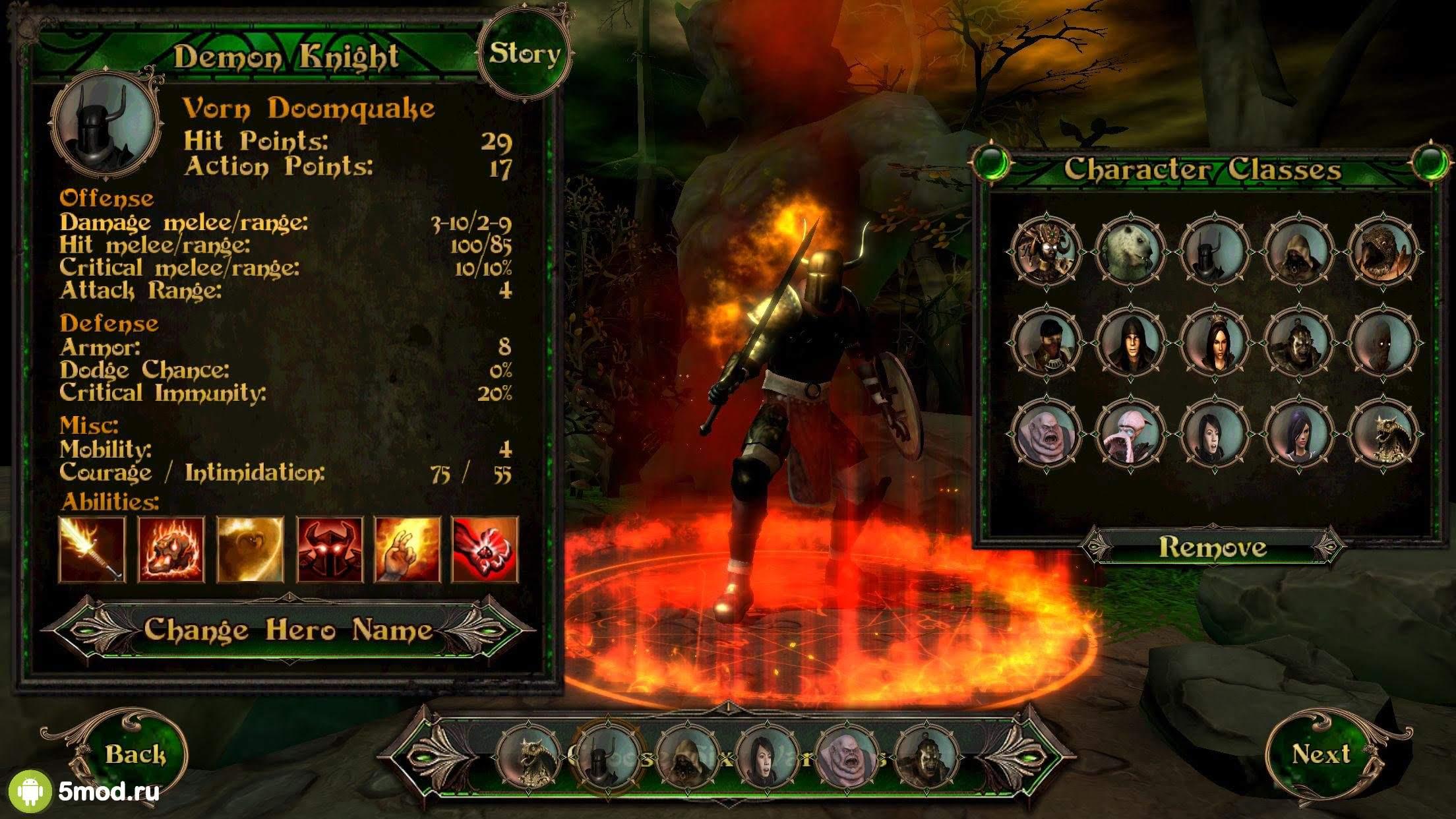Select the red-masked bandit class portrait

coord(1046,343)
